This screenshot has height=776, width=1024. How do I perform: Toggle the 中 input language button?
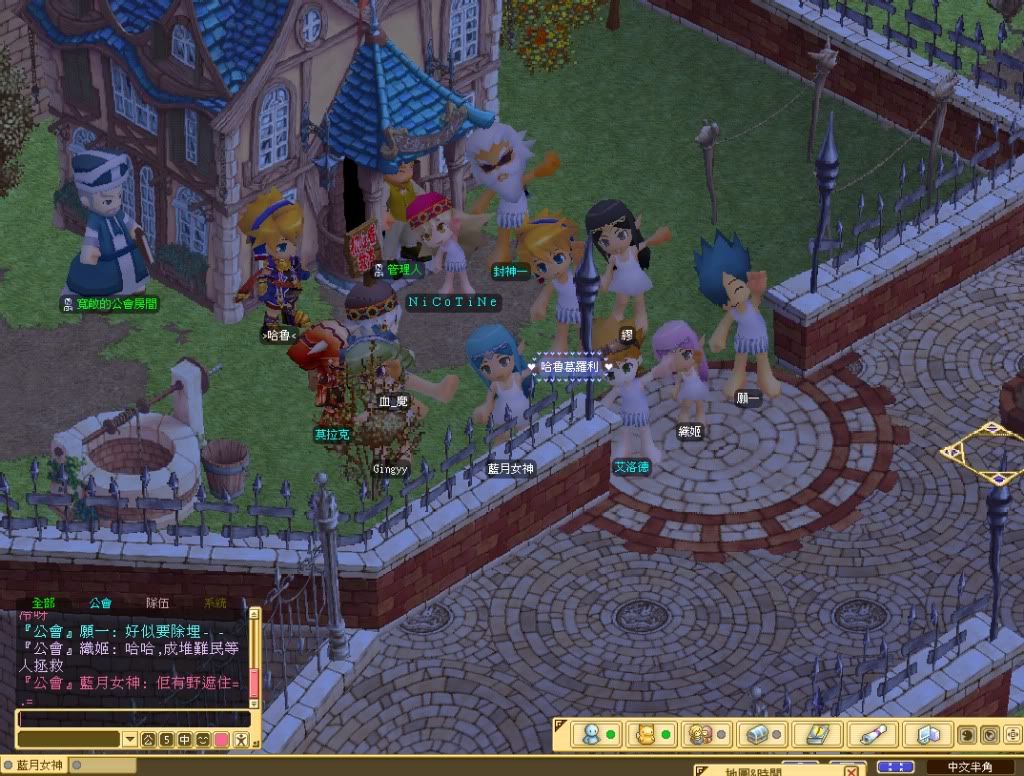point(185,740)
